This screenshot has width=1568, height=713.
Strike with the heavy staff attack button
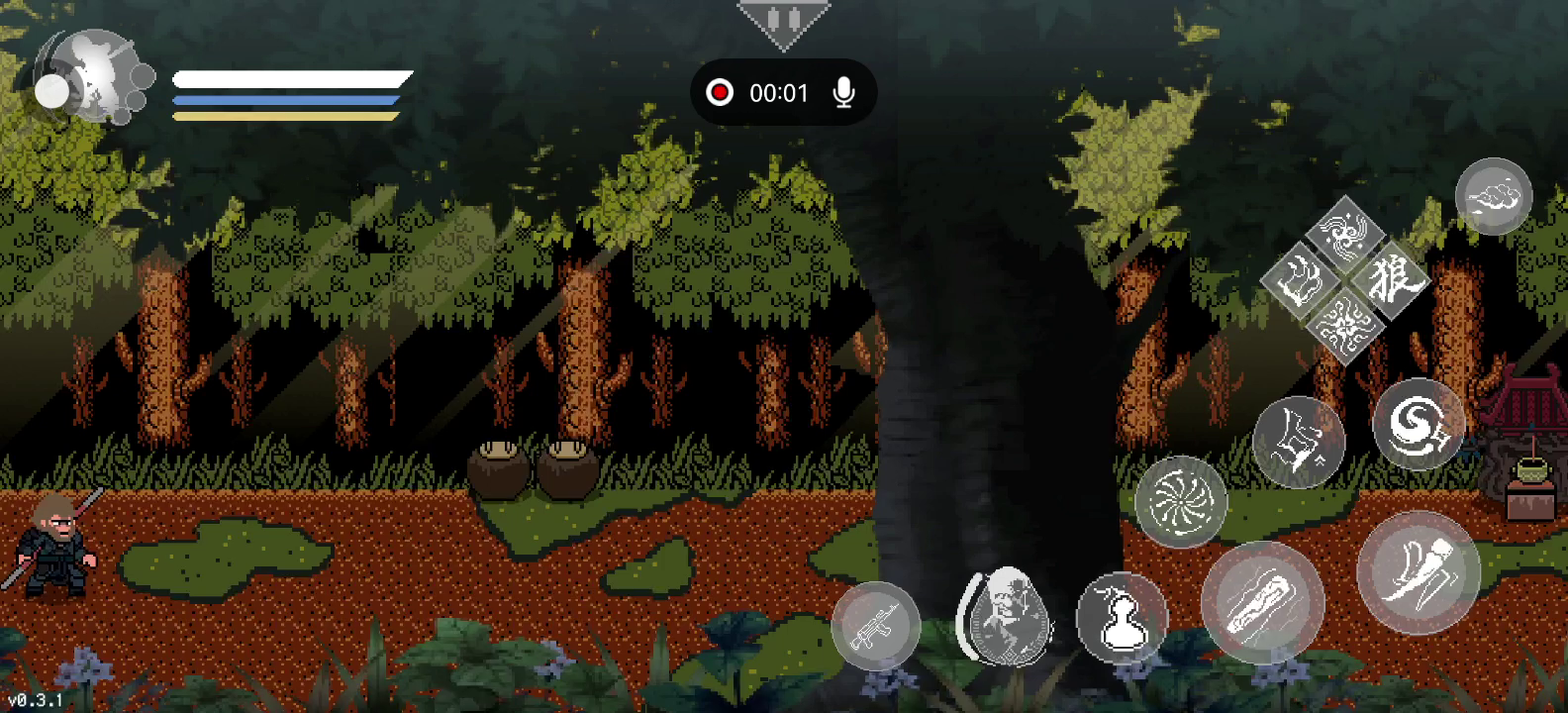[x=1262, y=601]
